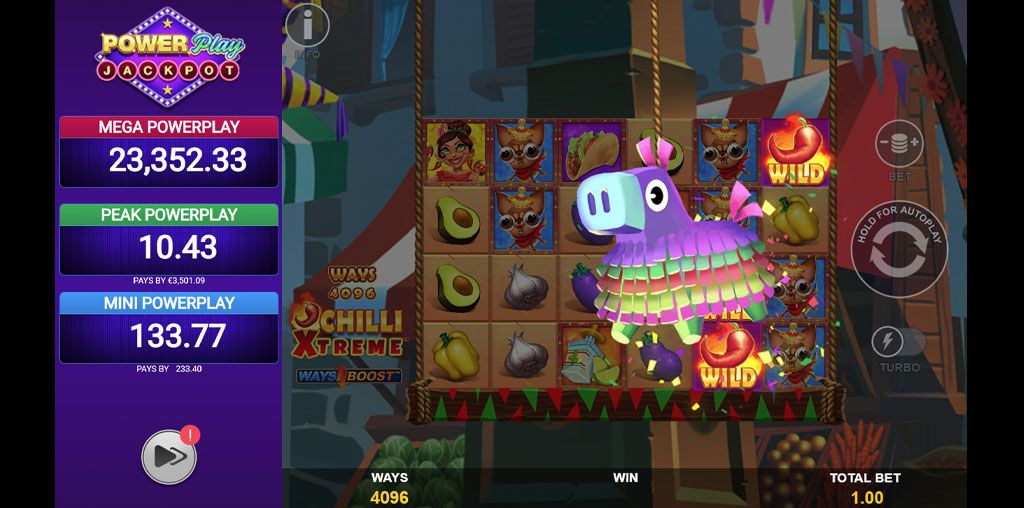Tap the Ways Boost badge
The width and height of the screenshot is (1024, 508).
349,376
